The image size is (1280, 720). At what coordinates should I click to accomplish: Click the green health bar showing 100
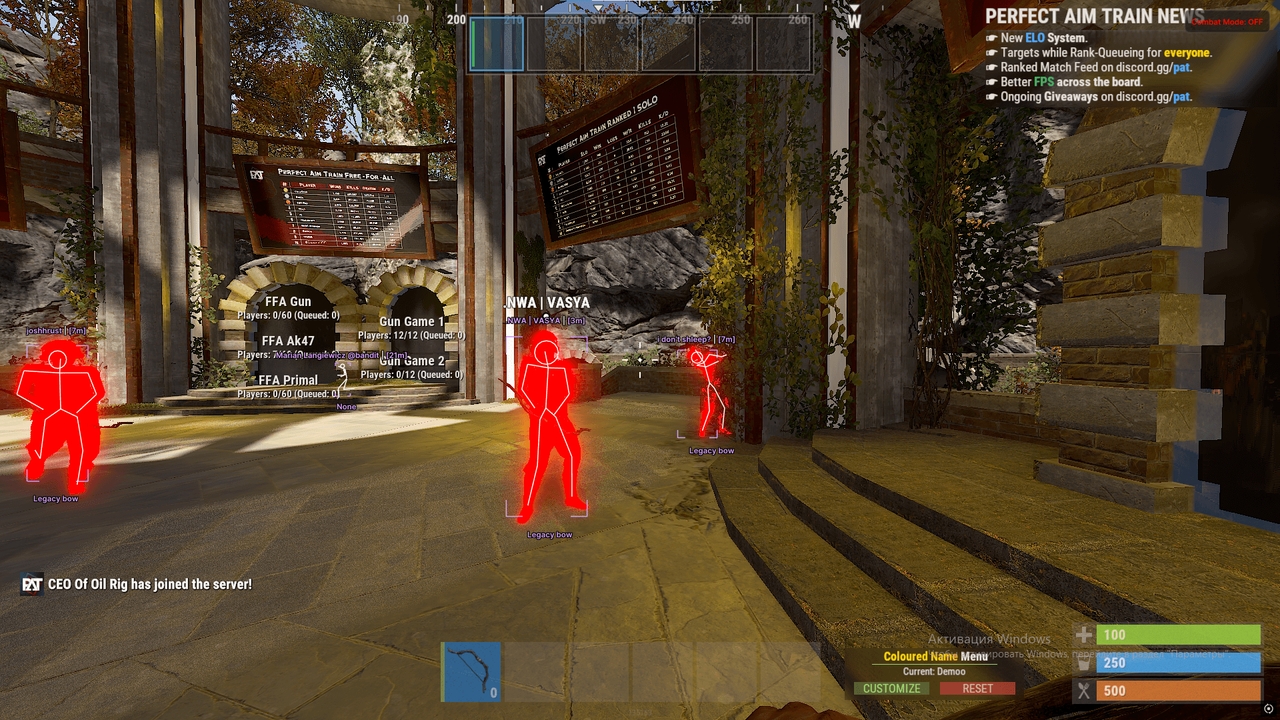click(x=1180, y=634)
